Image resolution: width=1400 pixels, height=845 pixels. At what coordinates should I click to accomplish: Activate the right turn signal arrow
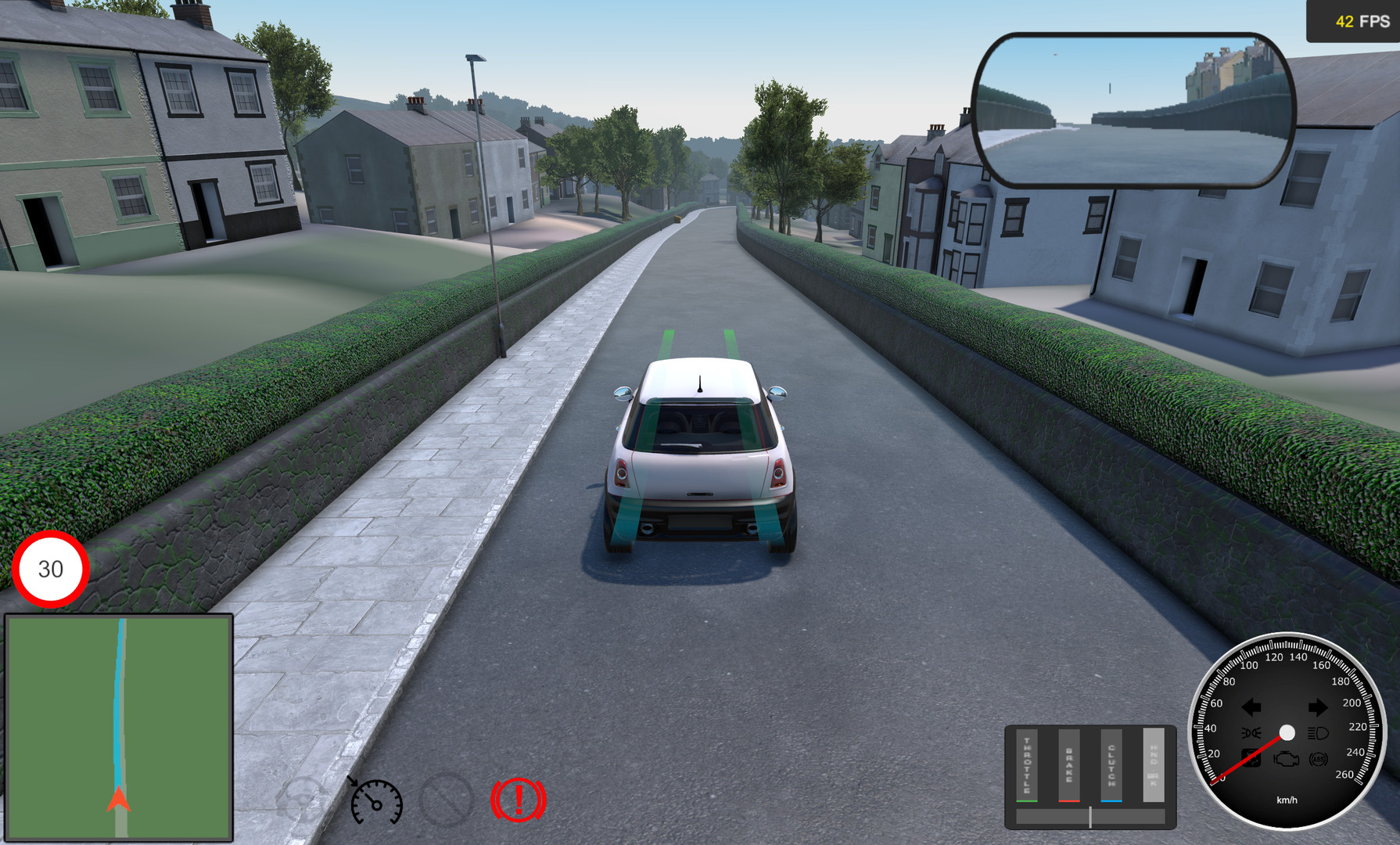click(x=1318, y=707)
